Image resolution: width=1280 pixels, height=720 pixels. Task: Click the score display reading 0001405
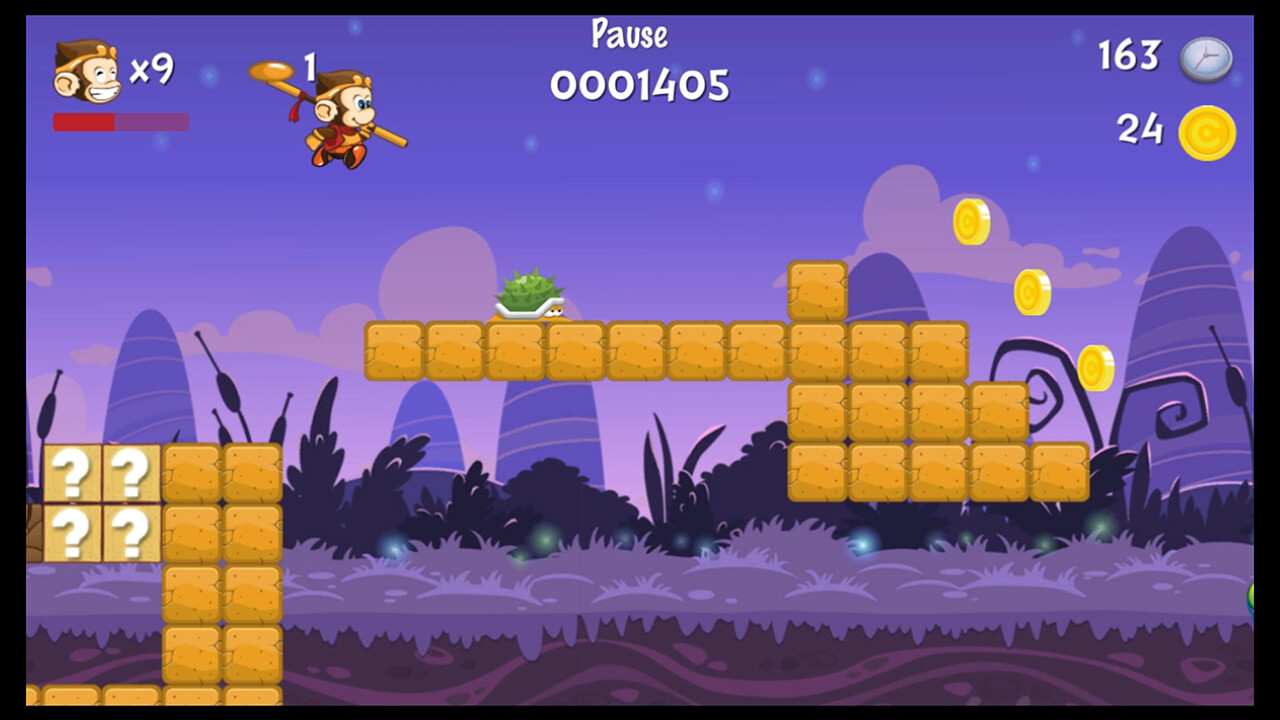(x=639, y=87)
